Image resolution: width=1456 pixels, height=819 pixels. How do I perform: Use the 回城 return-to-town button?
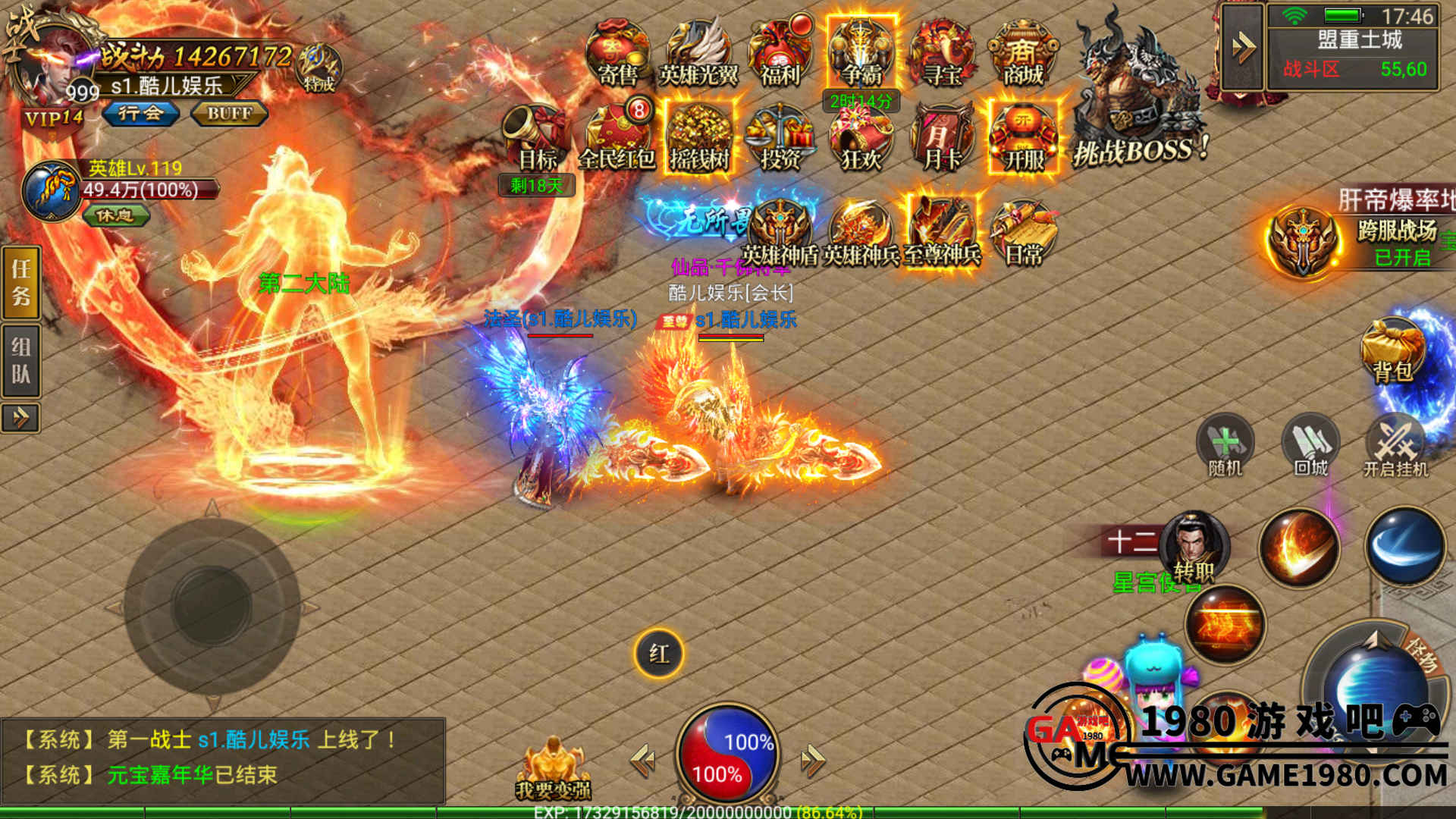click(1310, 445)
